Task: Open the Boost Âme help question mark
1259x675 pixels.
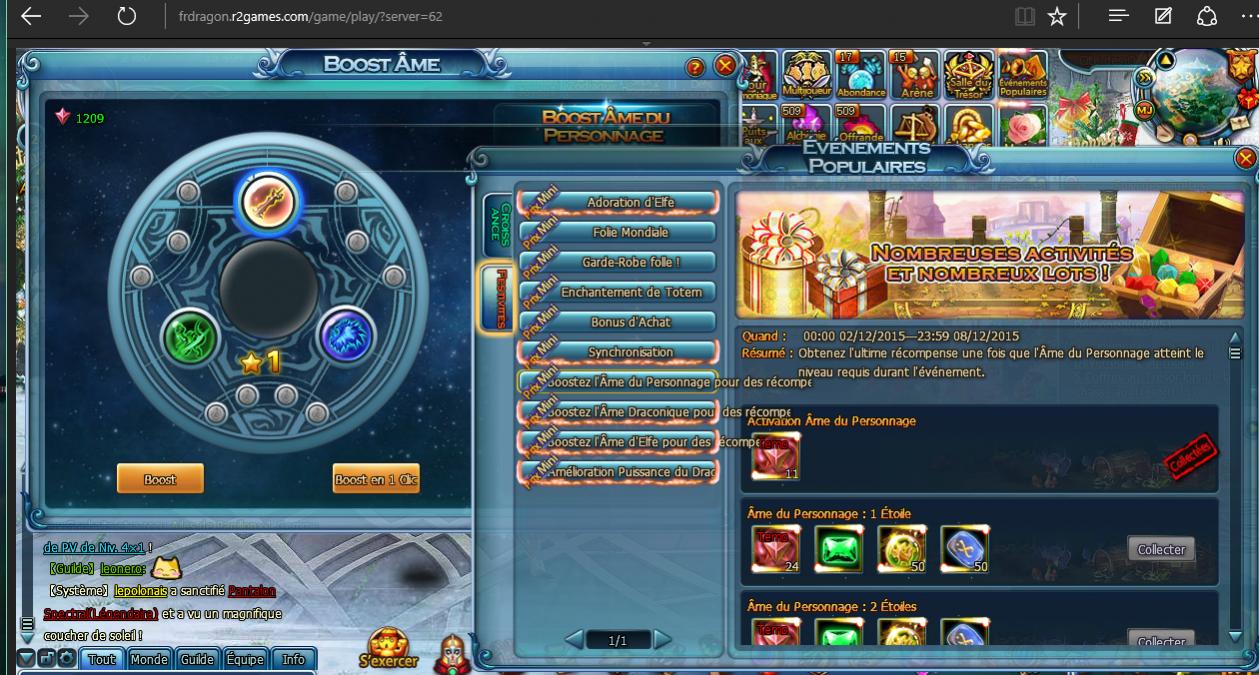Action: click(x=695, y=67)
